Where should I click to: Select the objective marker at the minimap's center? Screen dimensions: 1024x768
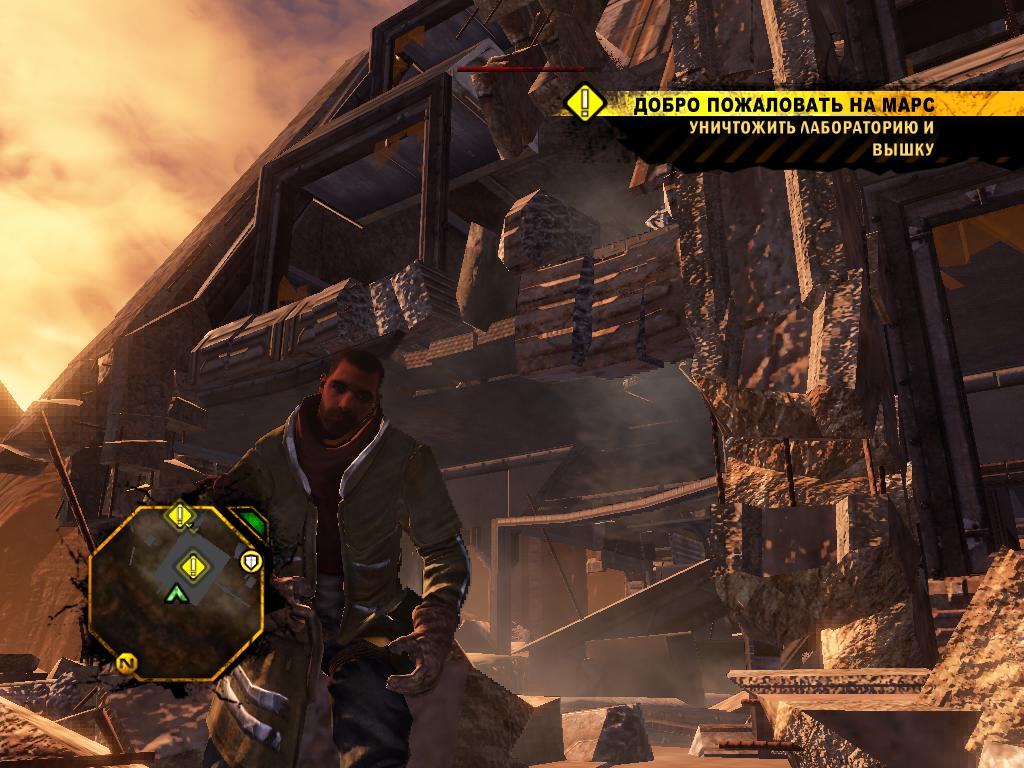(191, 567)
